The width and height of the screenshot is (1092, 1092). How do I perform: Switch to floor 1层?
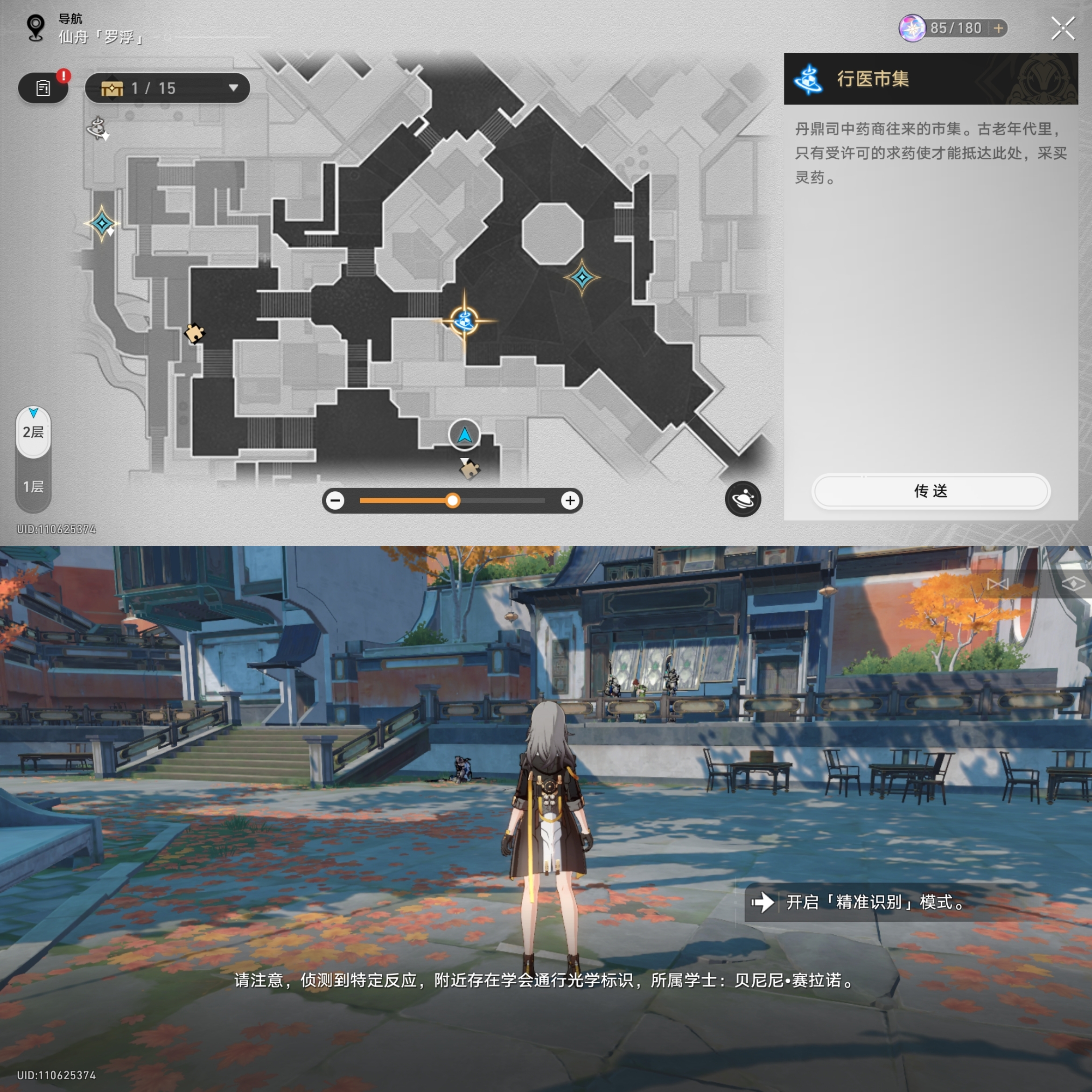coord(33,487)
